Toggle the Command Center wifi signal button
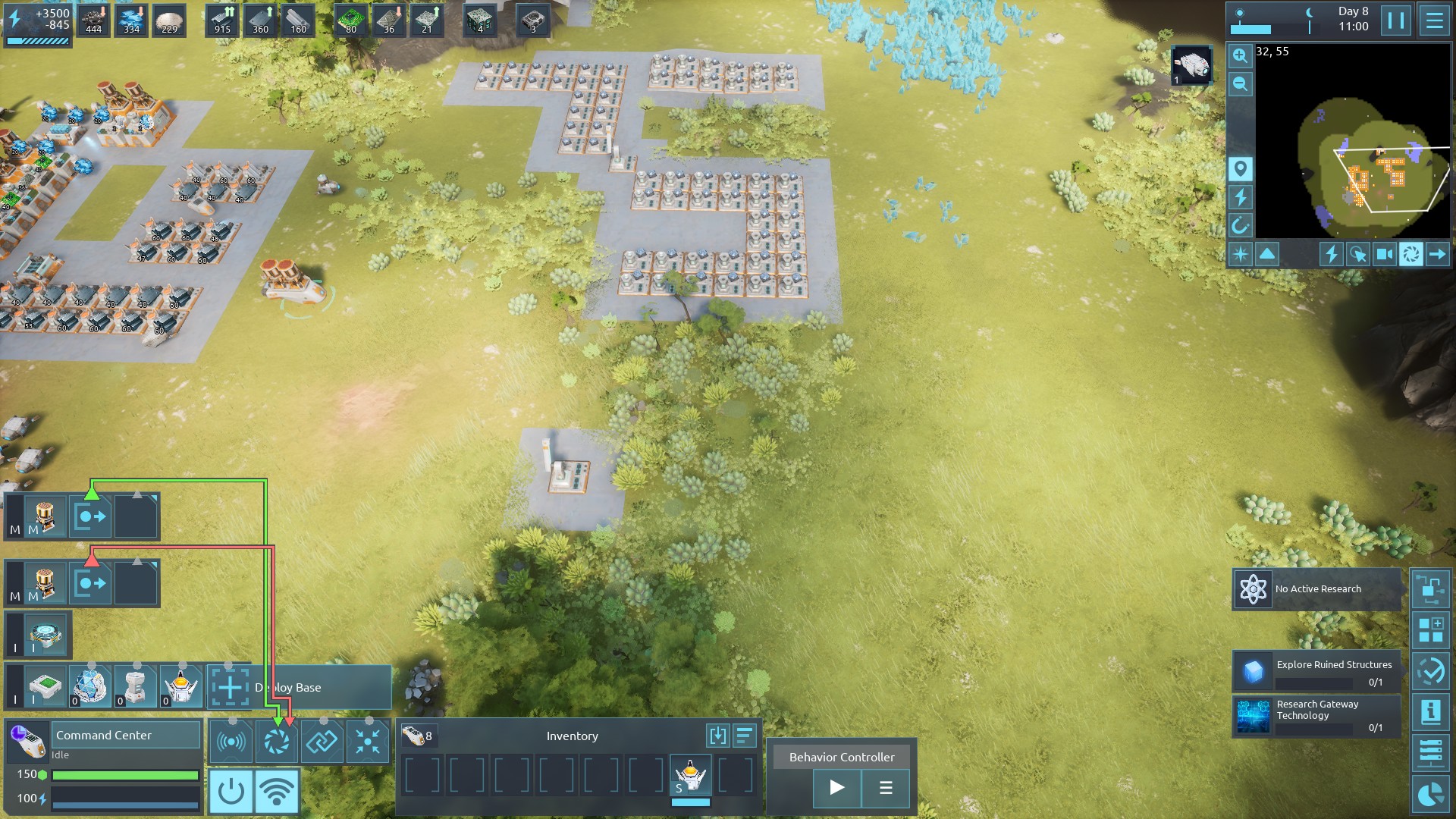This screenshot has width=1456, height=819. [x=276, y=791]
